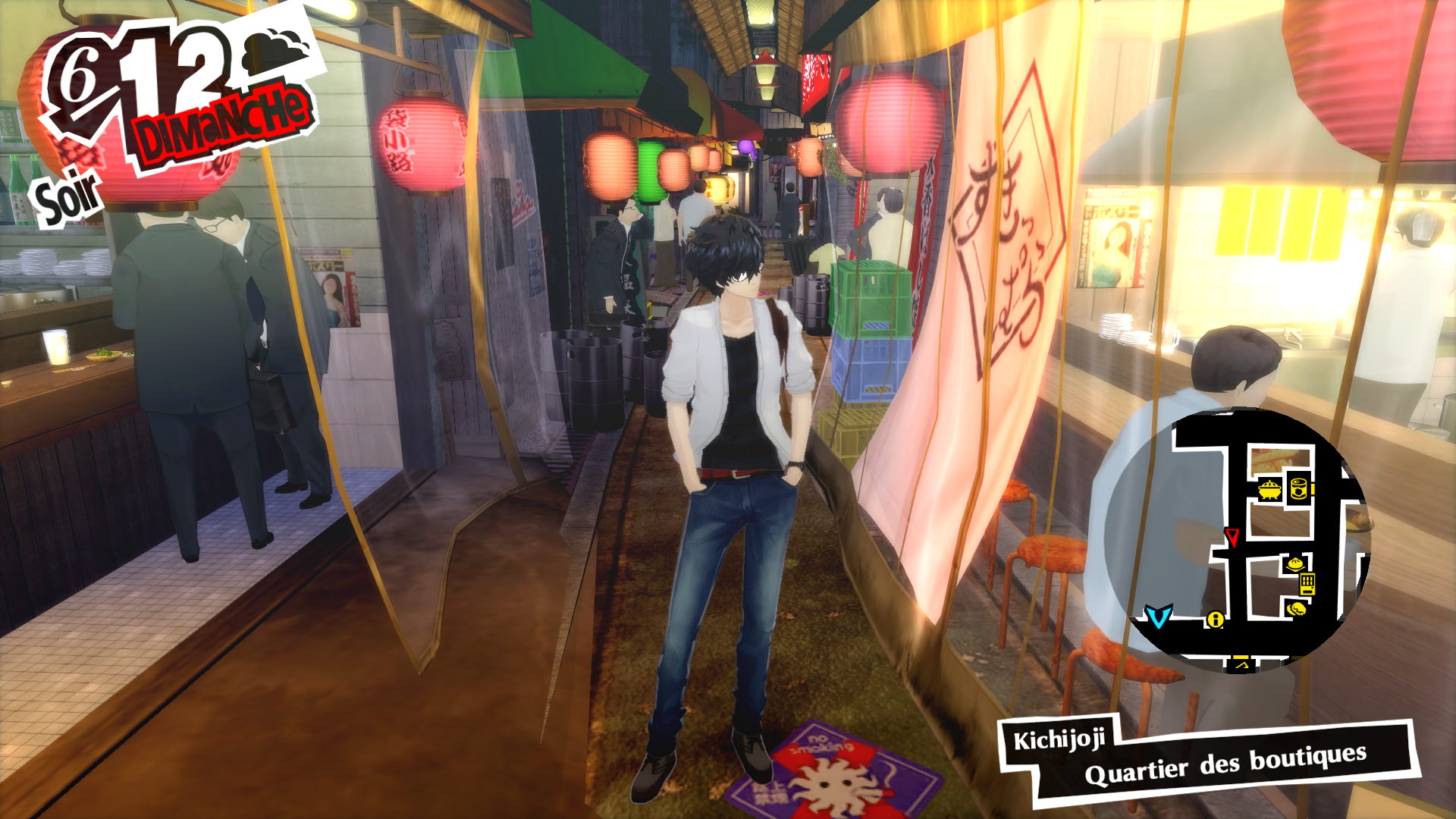Click the red player arrow on minimap
Viewport: 1456px width, 819px height.
click(x=1232, y=537)
